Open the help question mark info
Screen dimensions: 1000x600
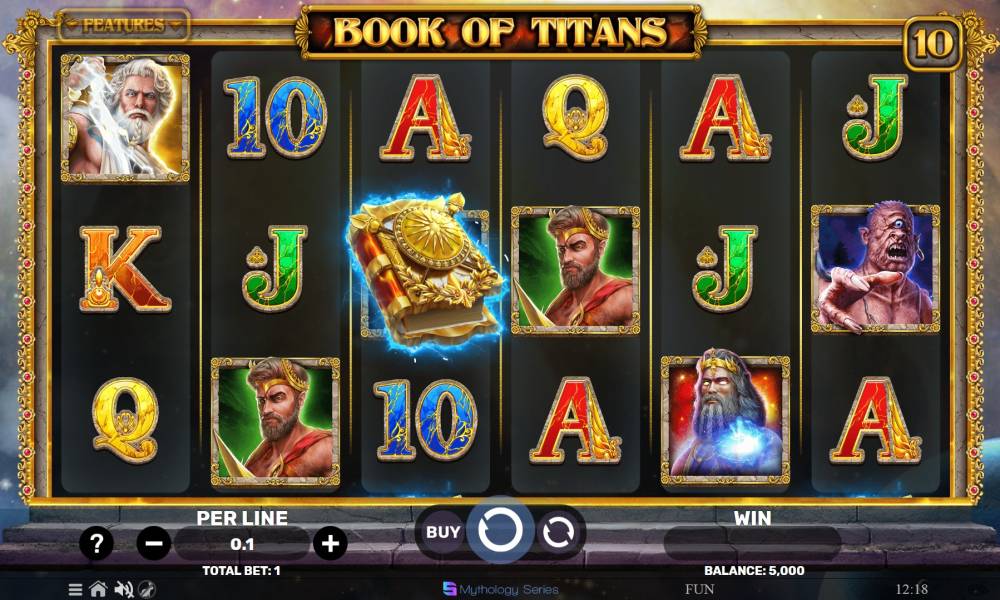96,544
